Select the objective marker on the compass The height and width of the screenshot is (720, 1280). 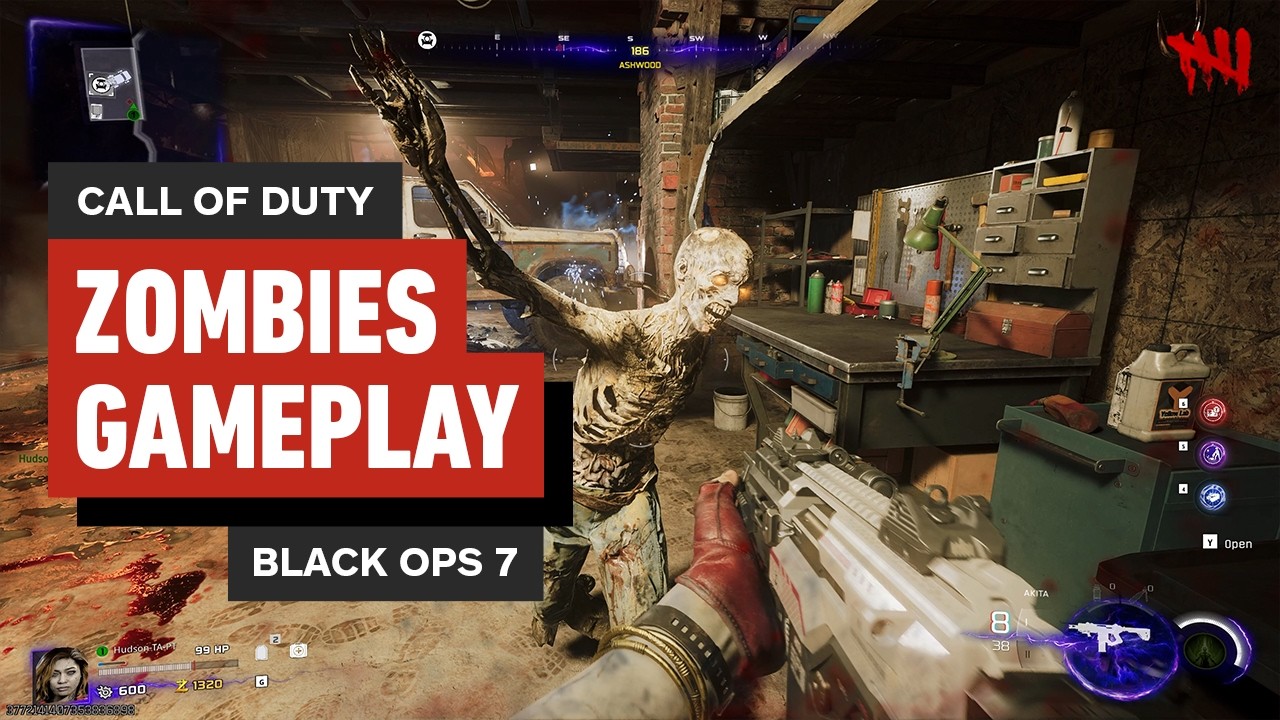[x=427, y=37]
